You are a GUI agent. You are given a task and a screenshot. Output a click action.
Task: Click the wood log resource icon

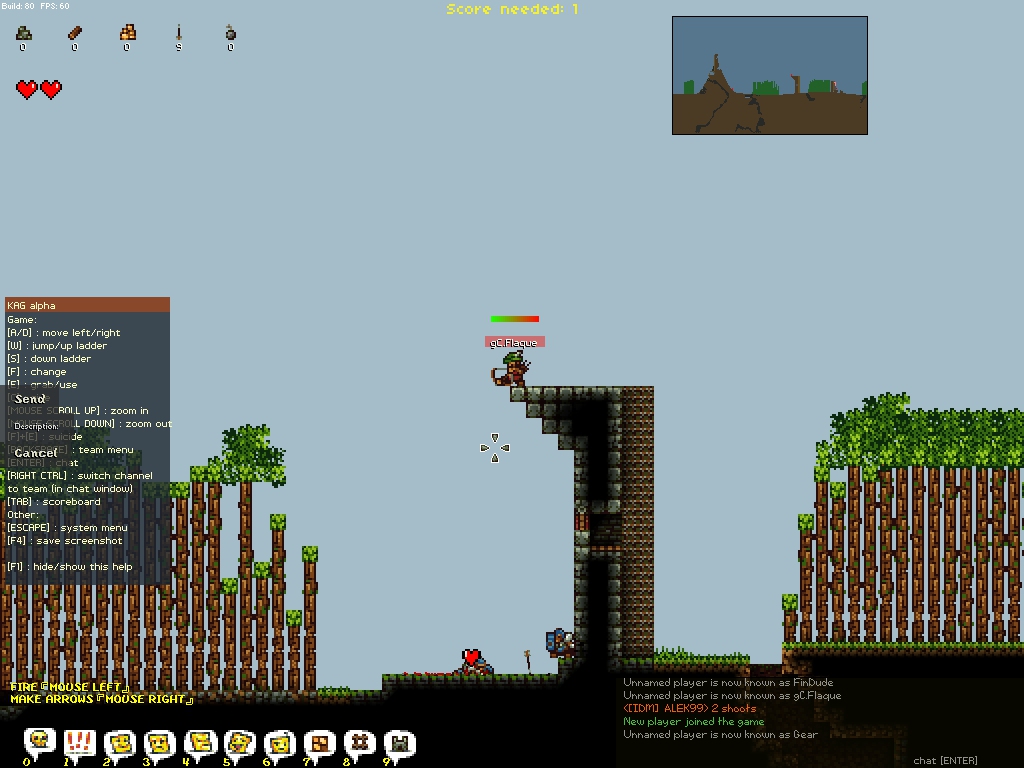(75, 34)
